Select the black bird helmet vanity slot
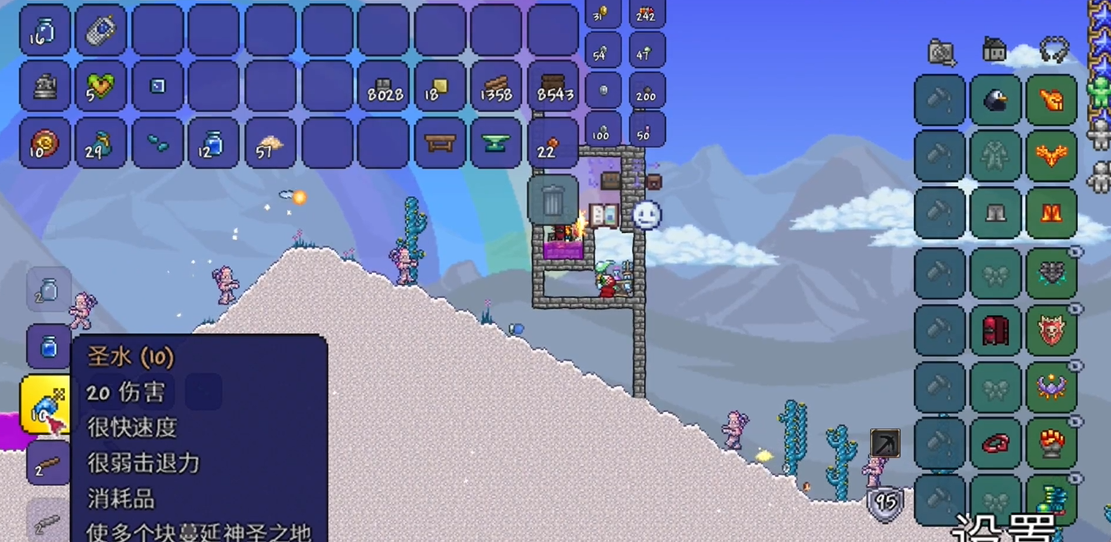 pos(996,100)
